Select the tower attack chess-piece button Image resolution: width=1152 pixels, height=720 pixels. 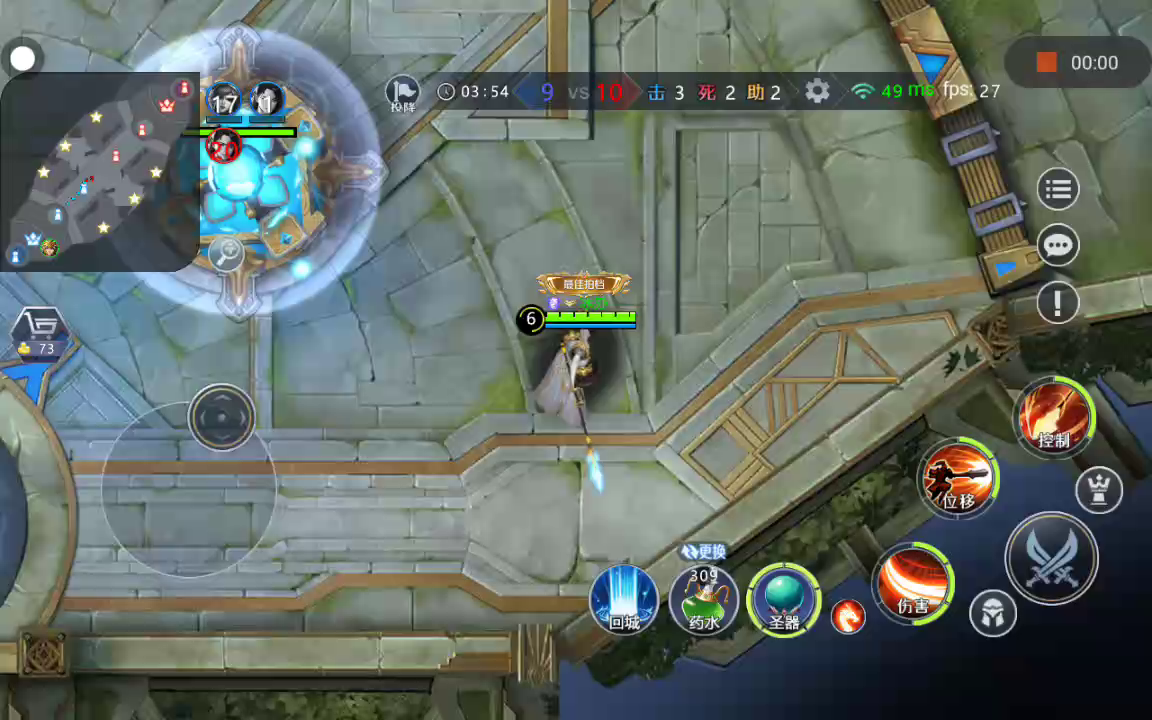click(x=1098, y=491)
